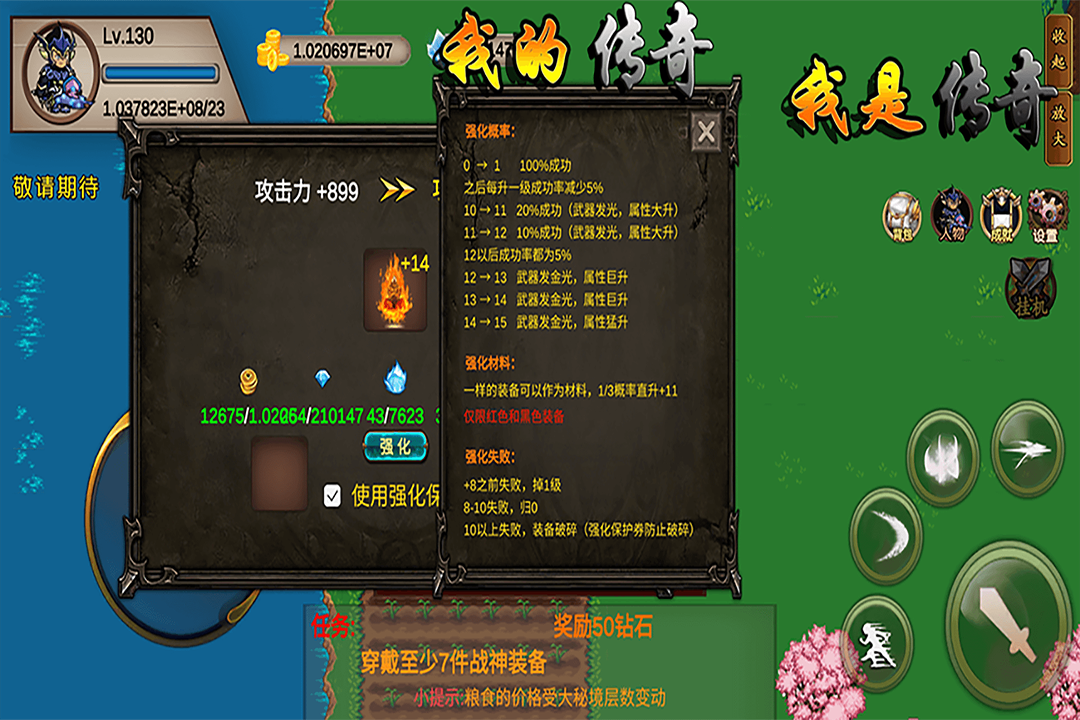The height and width of the screenshot is (720, 1080).
Task: Click the player avatar portrait
Action: click(57, 73)
